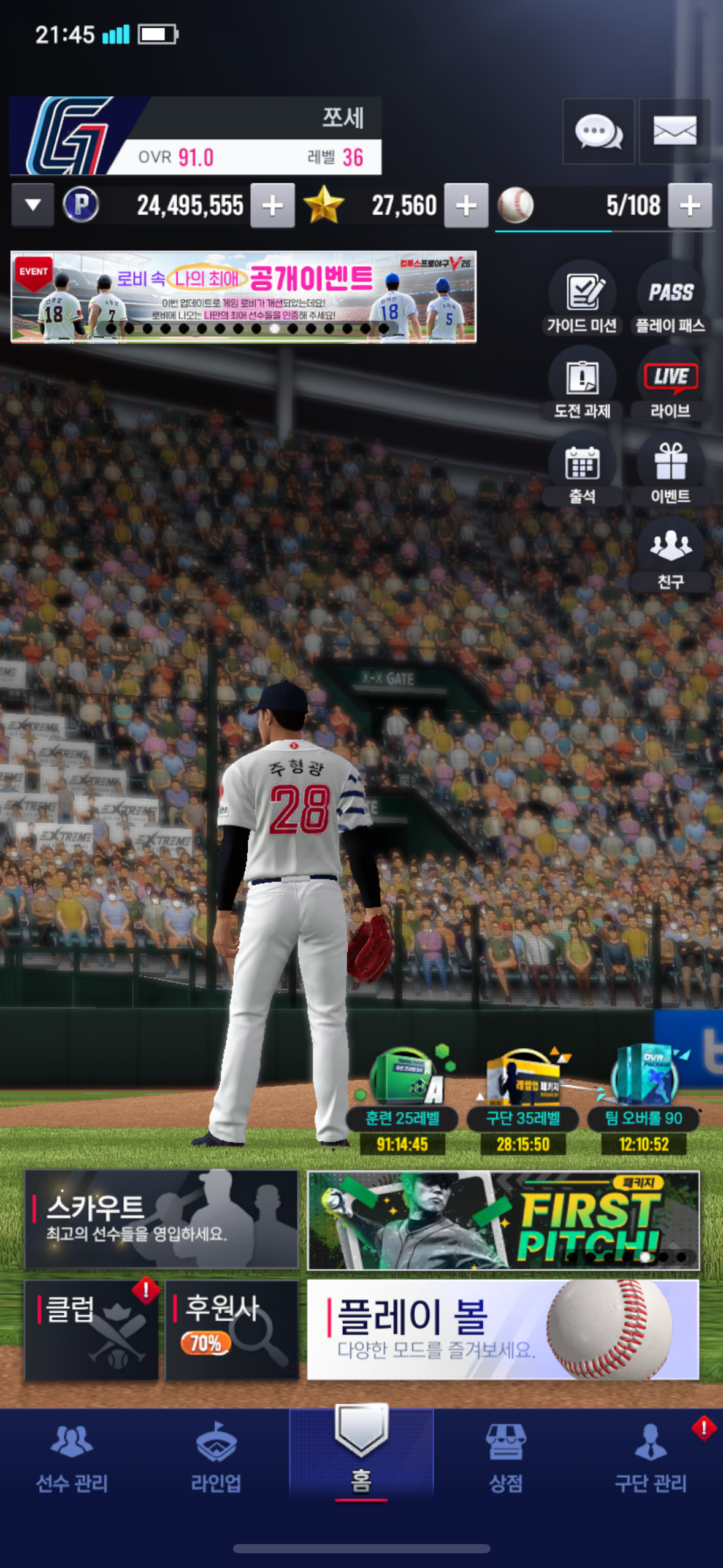This screenshot has height=1568, width=723.
Task: Add more stars with plus button
Action: tap(466, 206)
